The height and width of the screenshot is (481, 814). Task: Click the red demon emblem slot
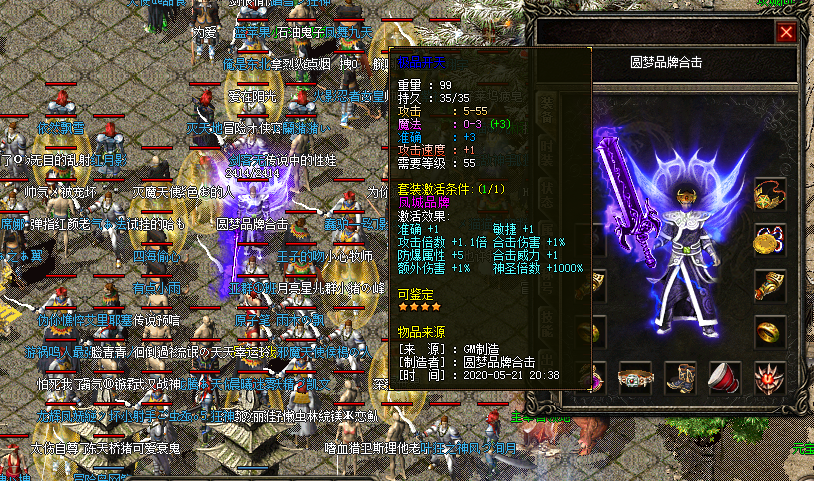[x=770, y=379]
